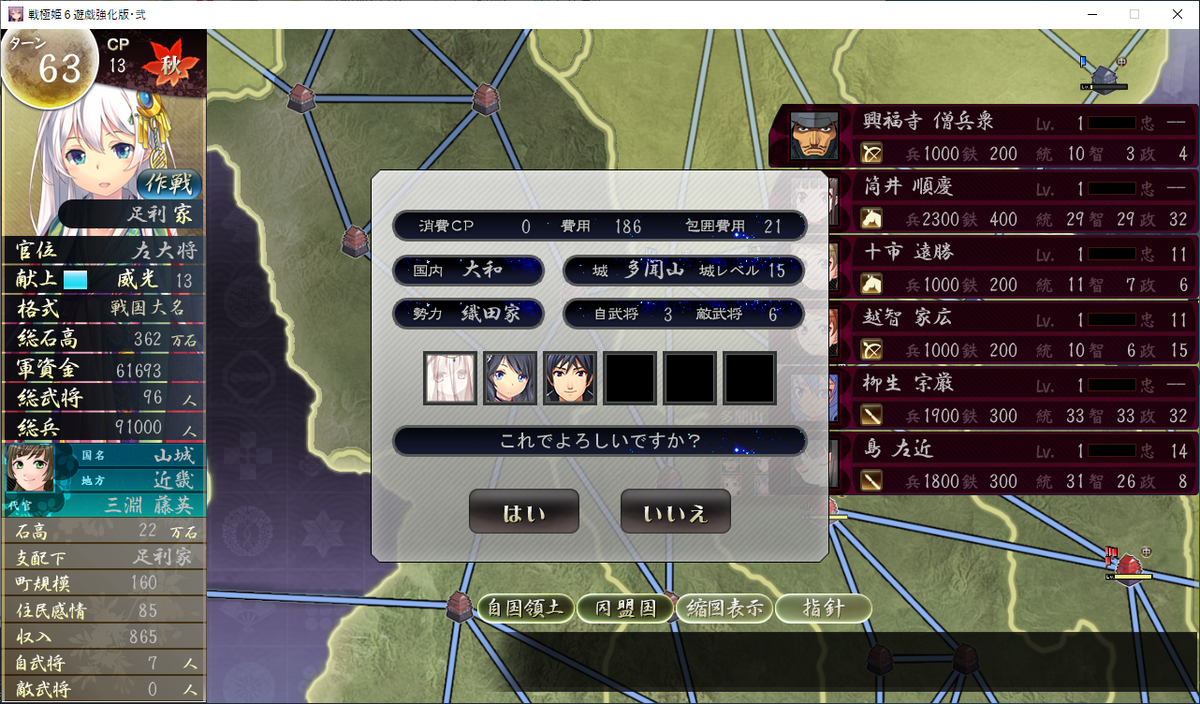Select the white-haired general portrait slot
The width and height of the screenshot is (1200, 704).
[x=449, y=378]
